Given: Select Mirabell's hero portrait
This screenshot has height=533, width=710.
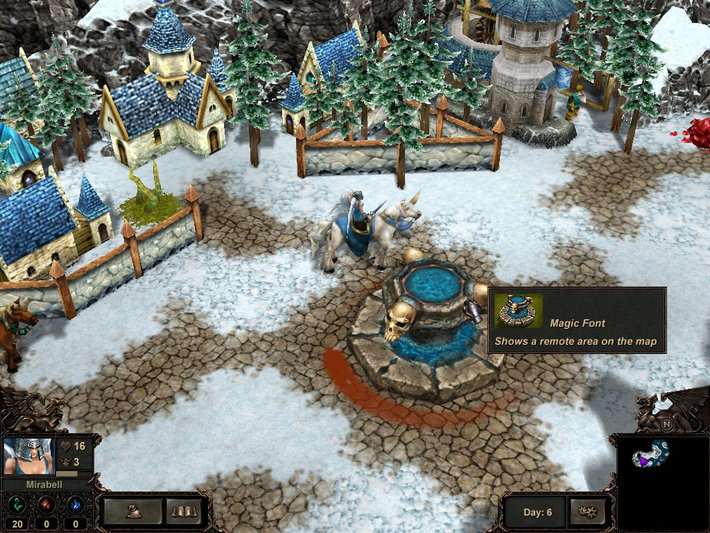Looking at the screenshot, I should click(x=26, y=456).
